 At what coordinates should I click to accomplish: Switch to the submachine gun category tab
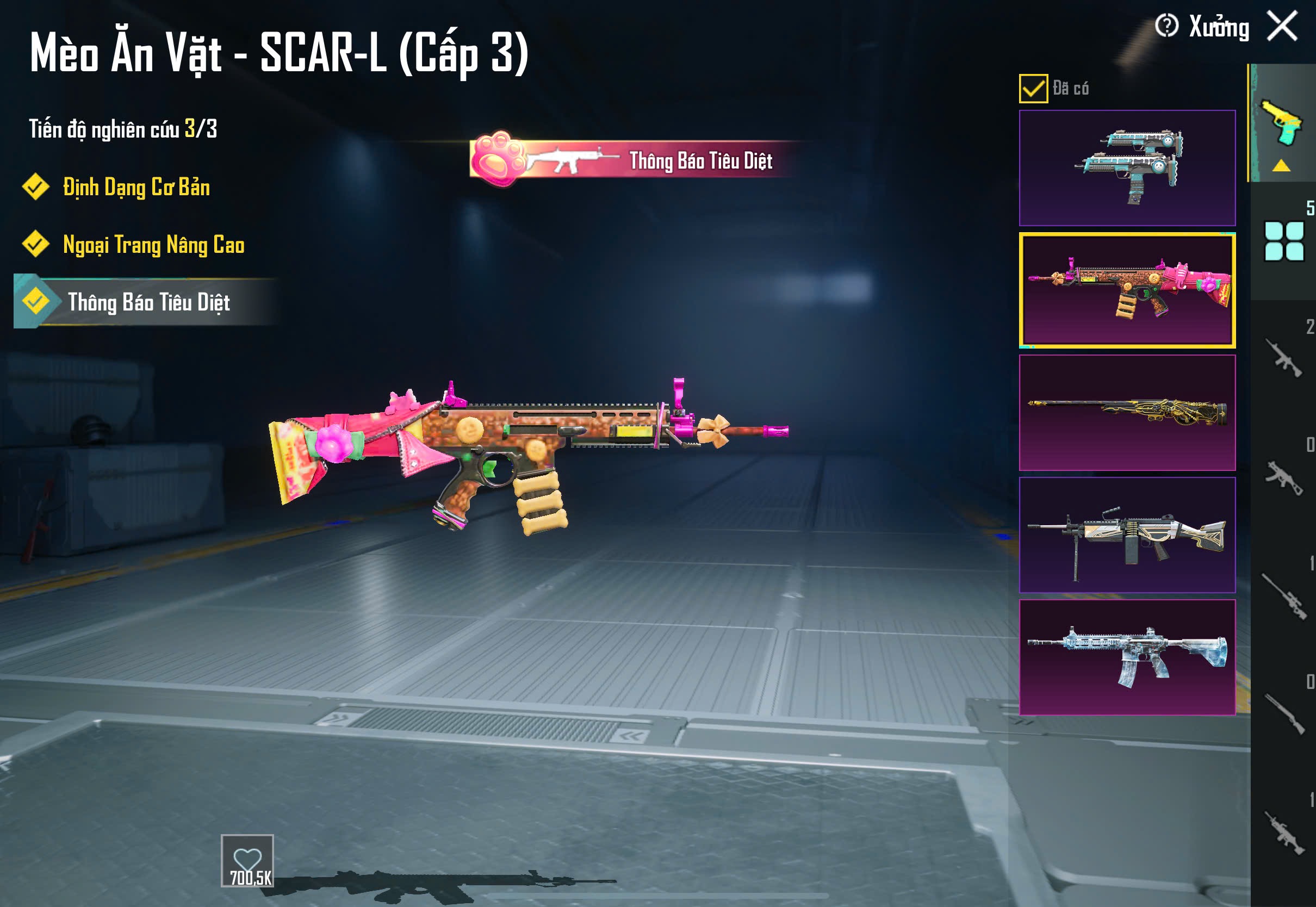click(1283, 477)
